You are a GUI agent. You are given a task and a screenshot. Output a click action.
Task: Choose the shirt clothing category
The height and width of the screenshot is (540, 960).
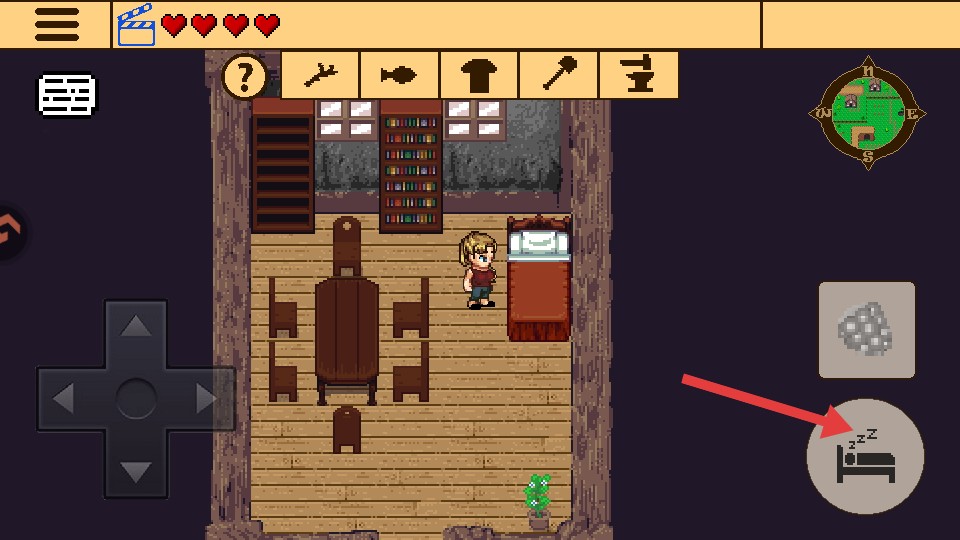(x=479, y=76)
